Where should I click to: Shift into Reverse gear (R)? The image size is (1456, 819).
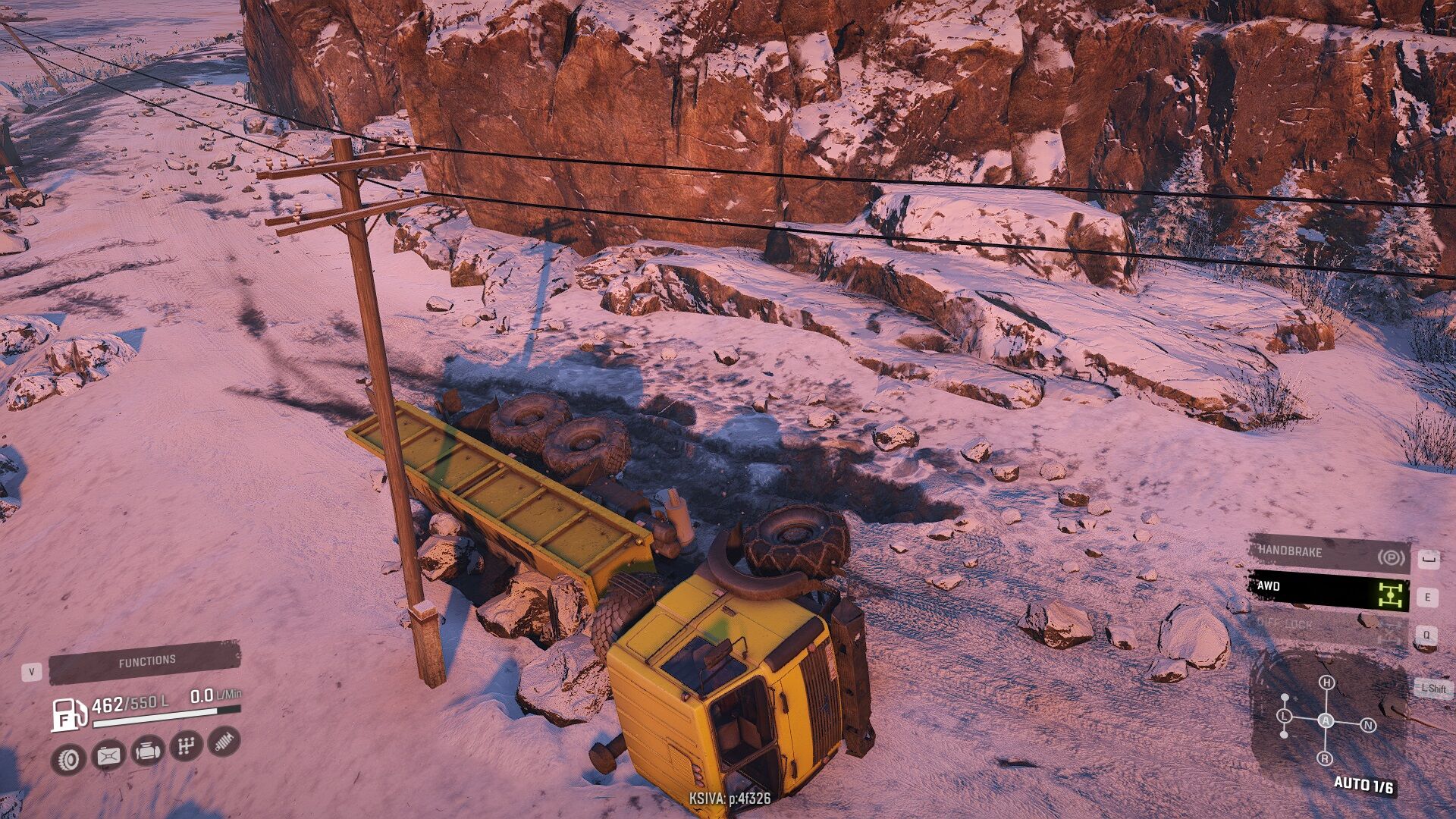1325,758
